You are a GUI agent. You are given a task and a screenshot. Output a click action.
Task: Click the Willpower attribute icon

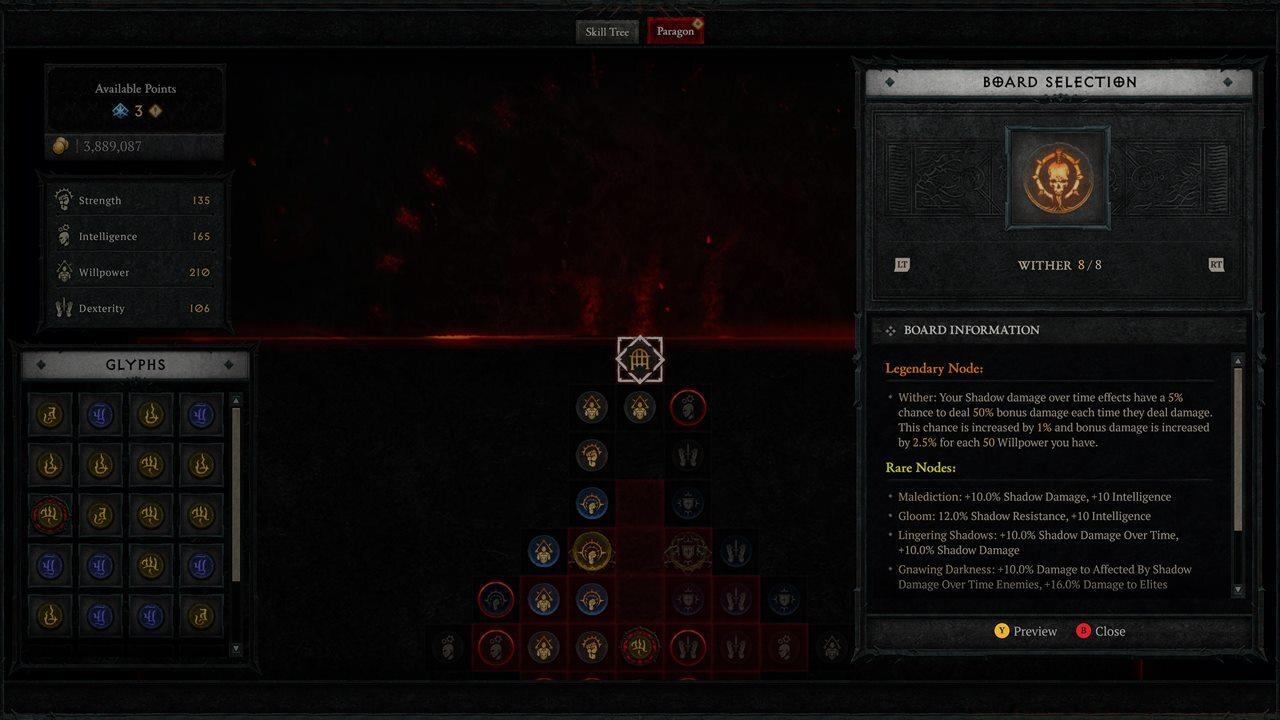[64, 271]
